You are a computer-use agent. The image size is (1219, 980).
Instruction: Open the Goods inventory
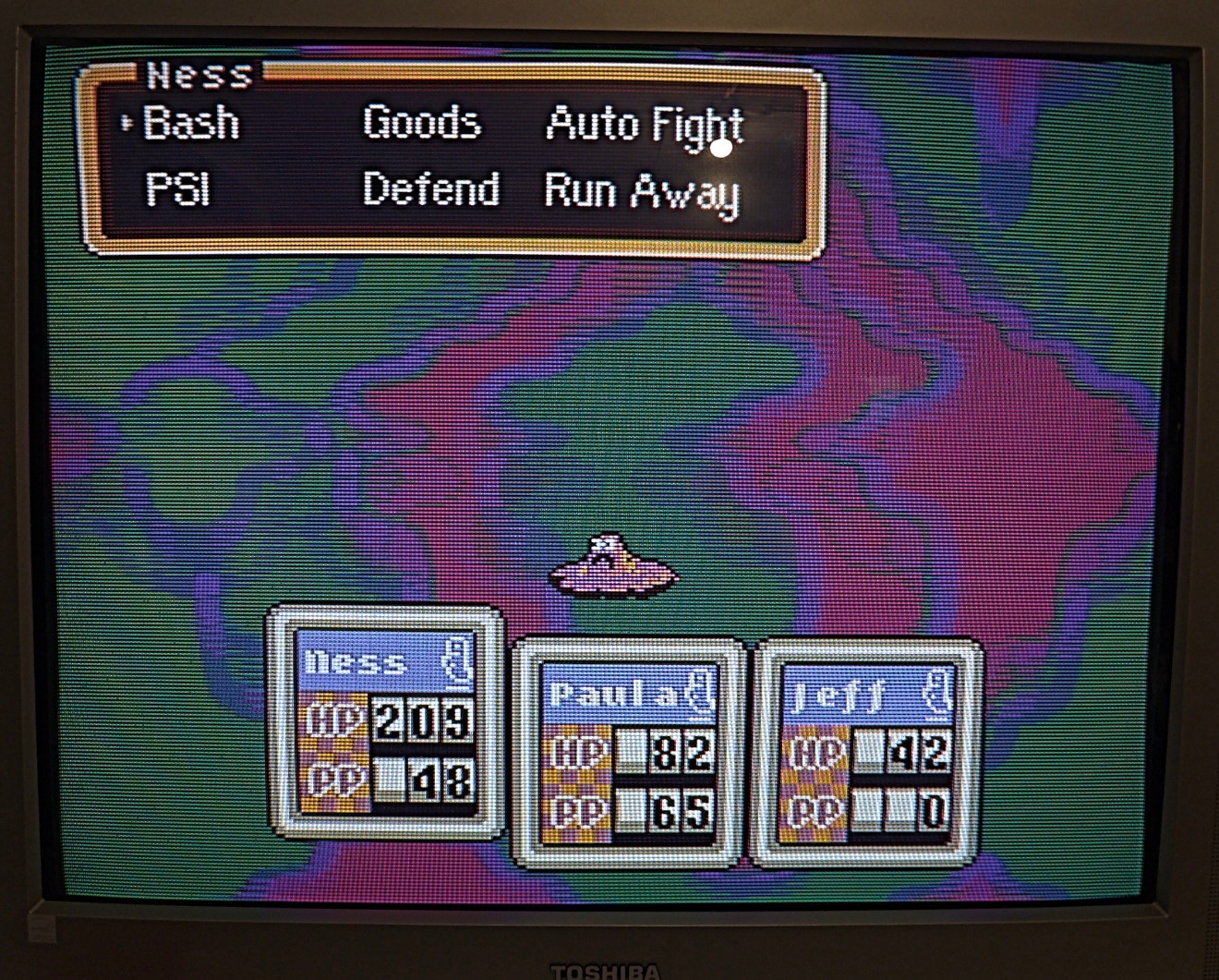coord(422,123)
